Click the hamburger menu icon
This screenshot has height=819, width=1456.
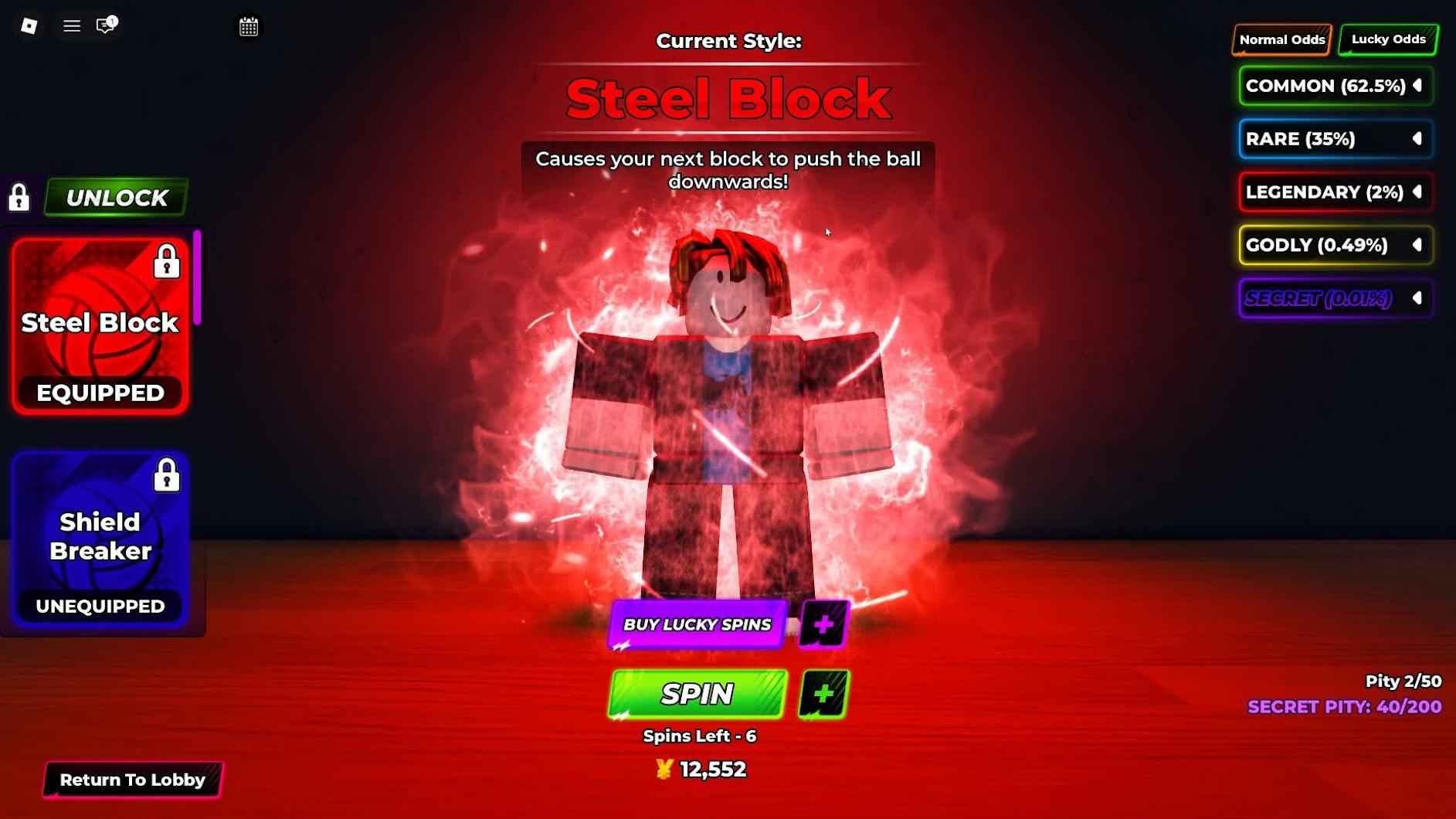[71, 25]
